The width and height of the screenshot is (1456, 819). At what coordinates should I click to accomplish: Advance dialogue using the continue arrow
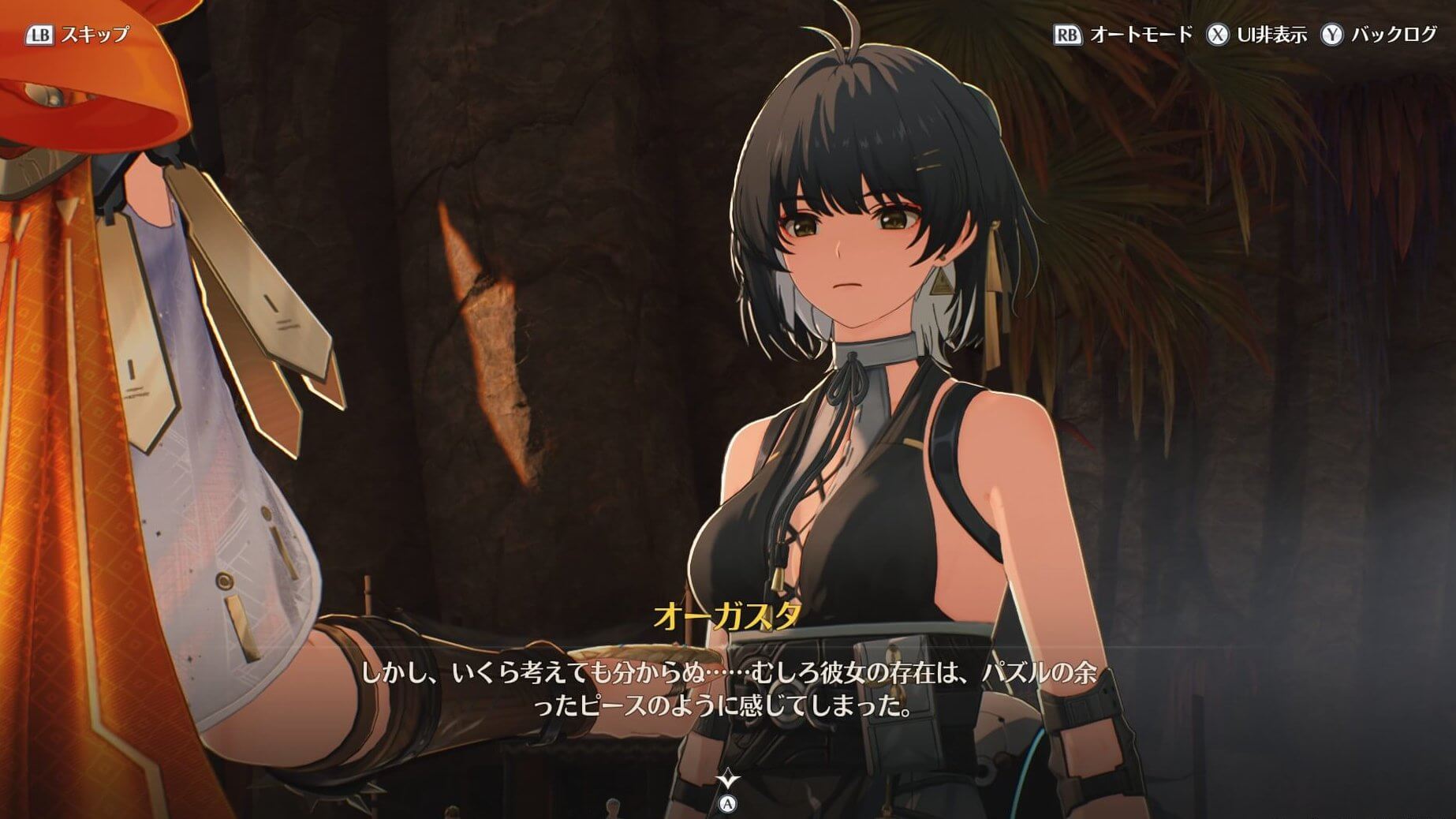coord(728,782)
